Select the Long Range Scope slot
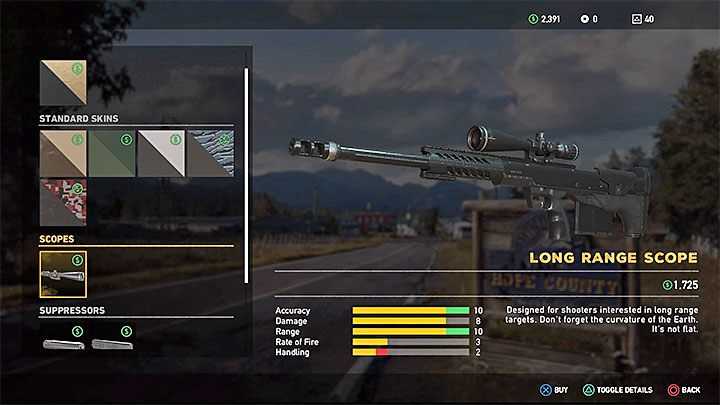 tap(63, 274)
